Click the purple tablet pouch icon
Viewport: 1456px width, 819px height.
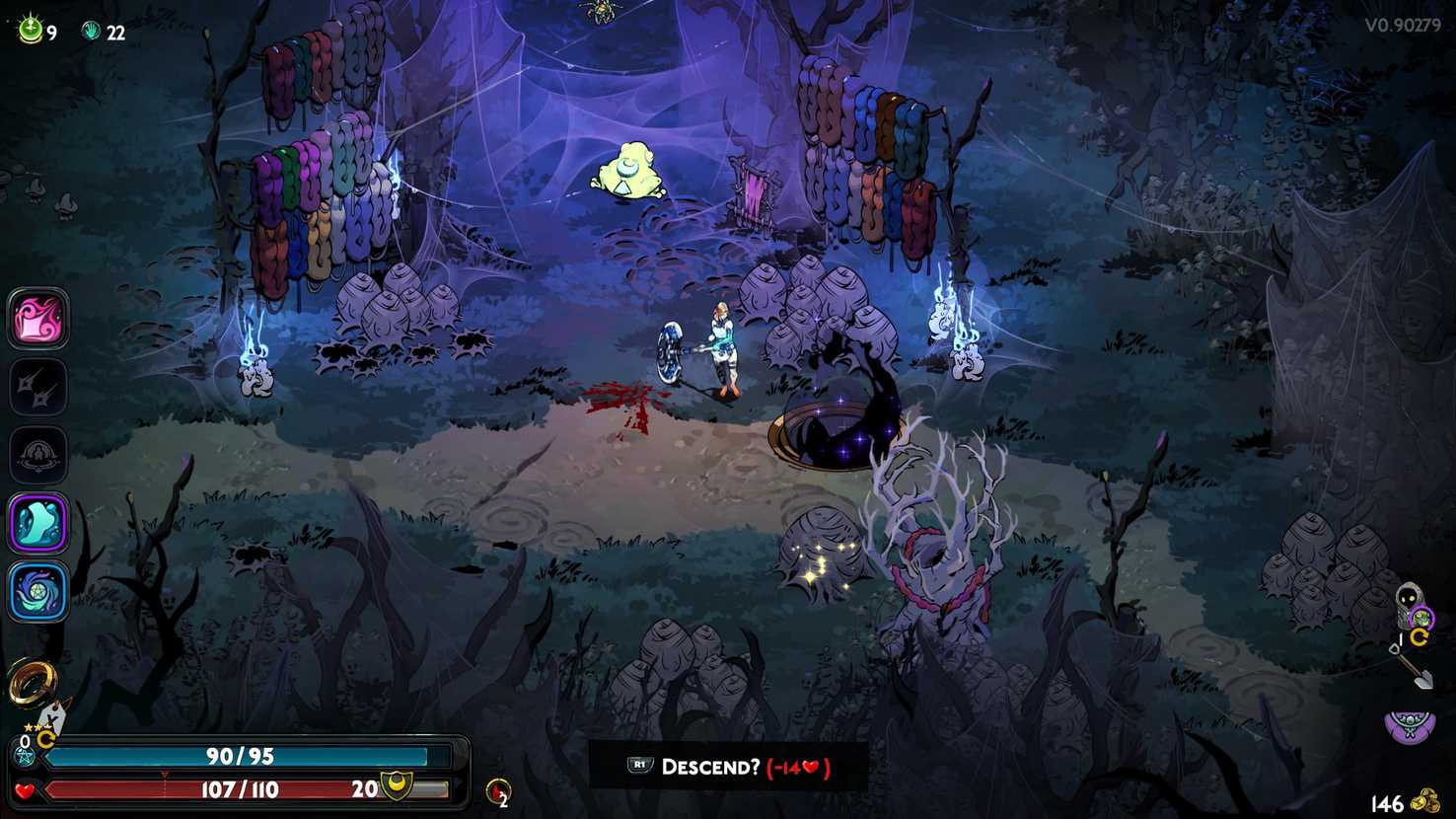[x=1408, y=725]
